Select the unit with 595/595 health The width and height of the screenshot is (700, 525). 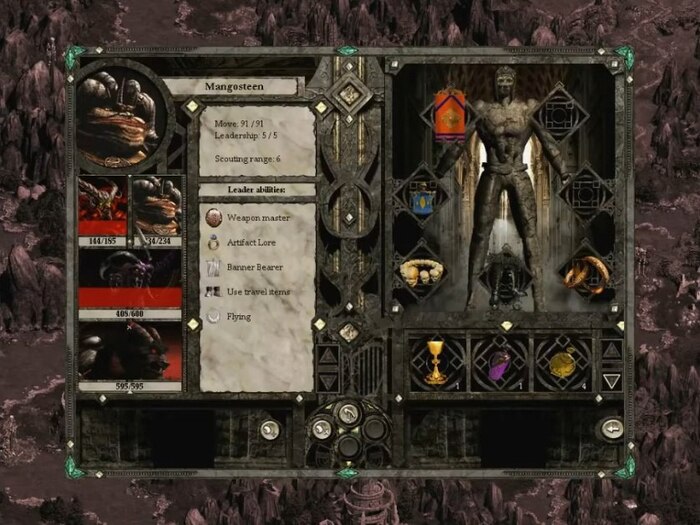click(130, 350)
